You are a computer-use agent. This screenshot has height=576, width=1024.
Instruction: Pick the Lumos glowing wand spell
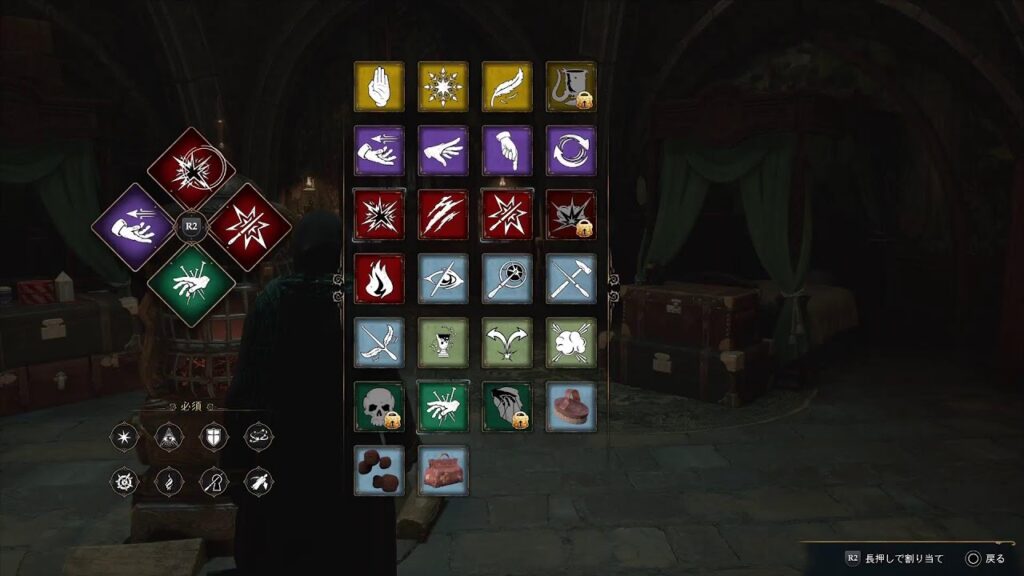pyautogui.click(x=507, y=279)
